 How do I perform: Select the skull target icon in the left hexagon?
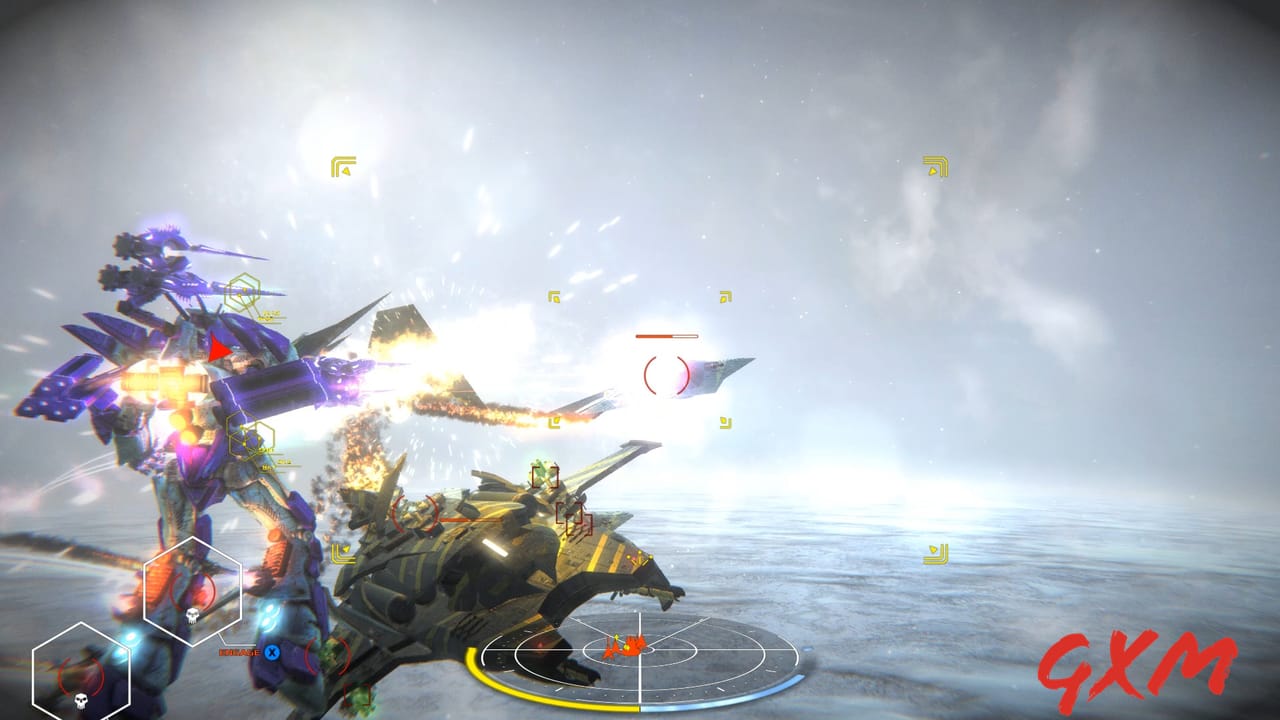click(192, 614)
